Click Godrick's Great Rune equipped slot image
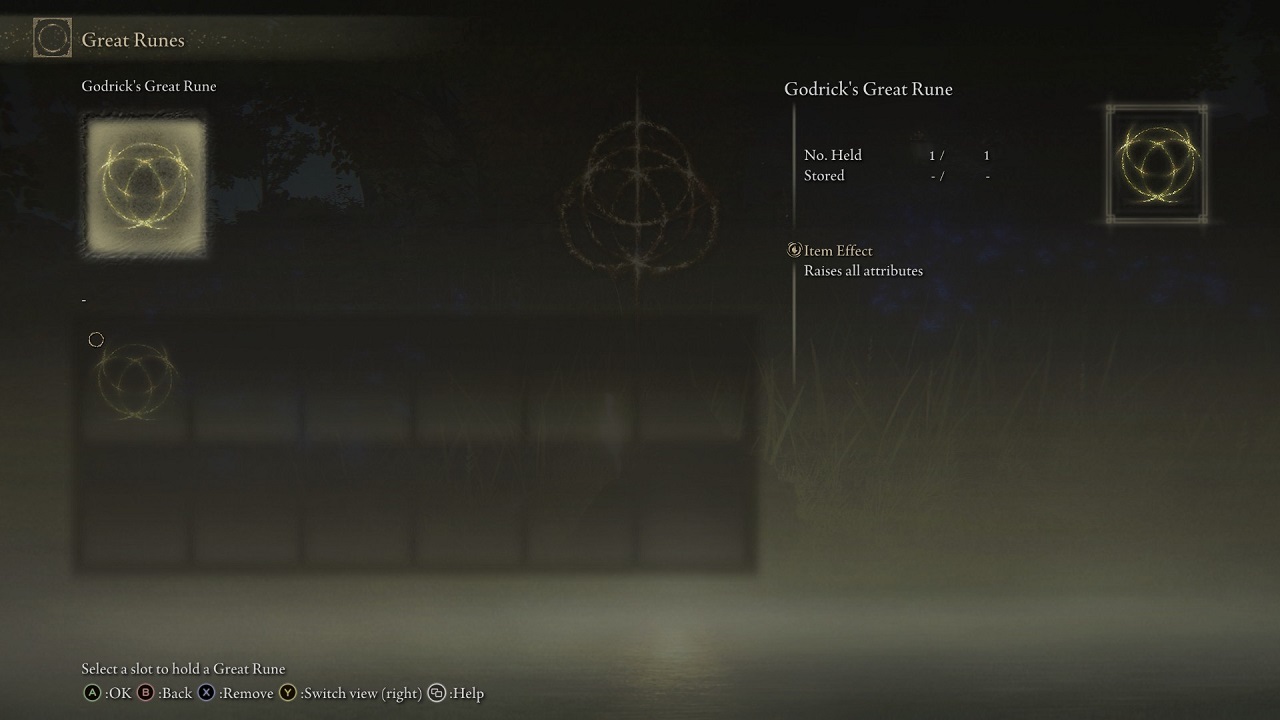The image size is (1280, 720). pyautogui.click(x=144, y=186)
